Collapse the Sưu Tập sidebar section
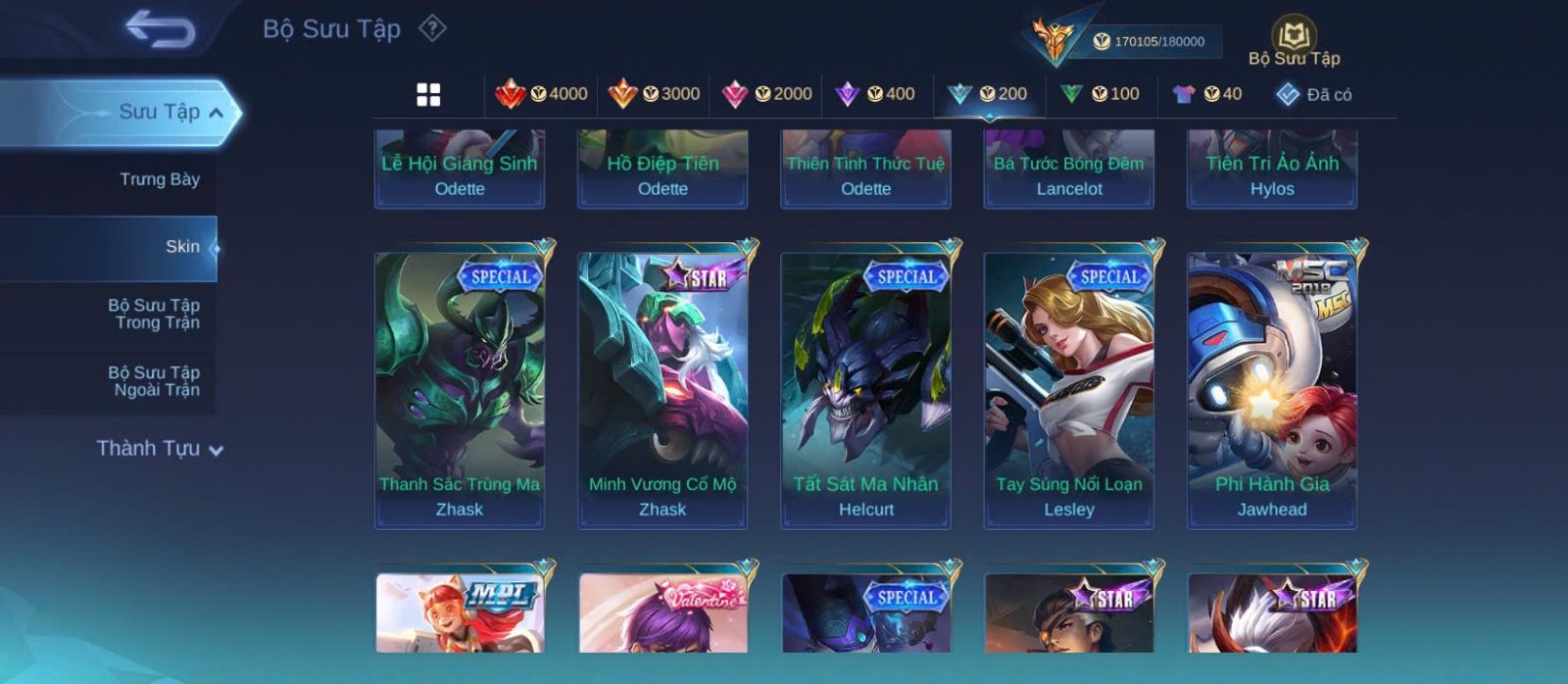This screenshot has width=1568, height=684. tap(217, 113)
